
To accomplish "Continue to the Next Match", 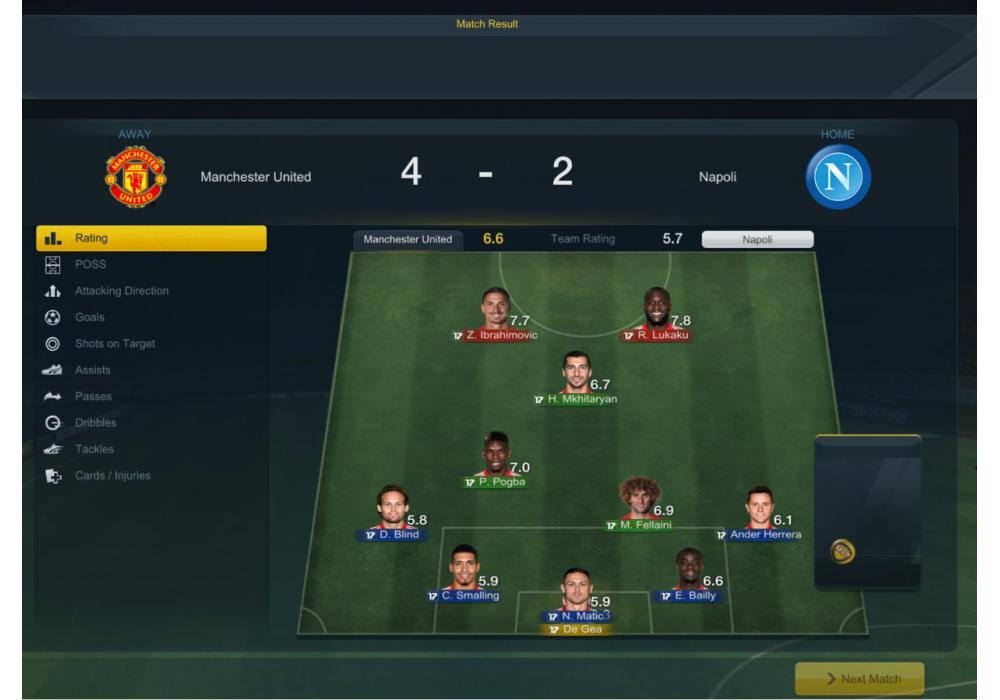I will point(859,679).
